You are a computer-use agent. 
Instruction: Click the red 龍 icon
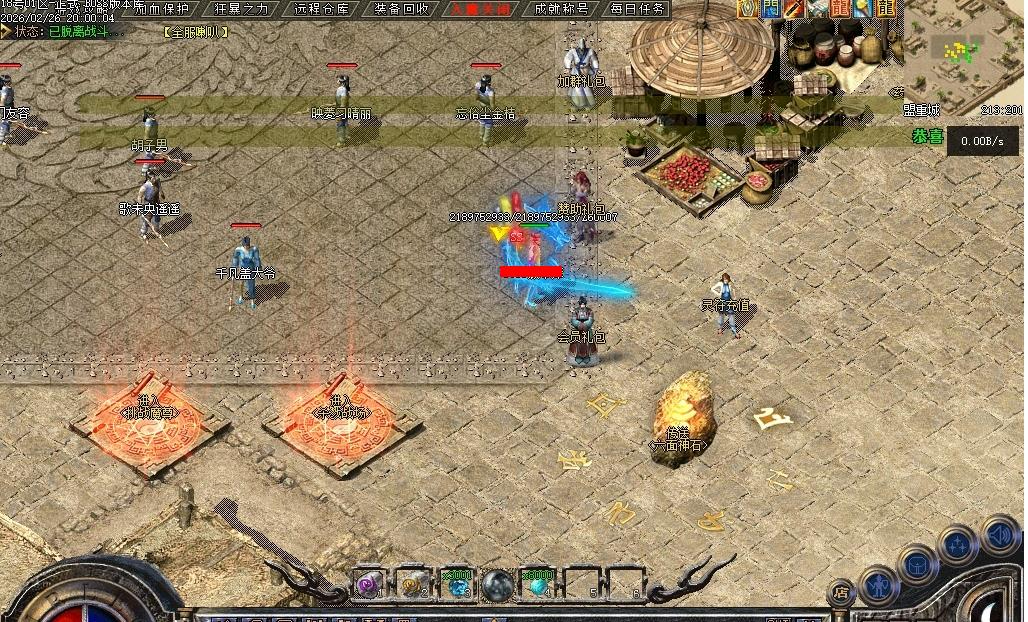pos(840,9)
